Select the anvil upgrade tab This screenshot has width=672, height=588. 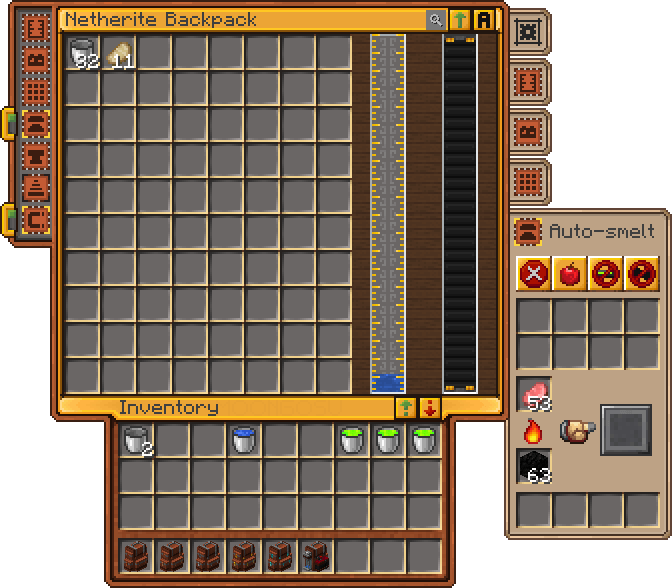(x=37, y=156)
